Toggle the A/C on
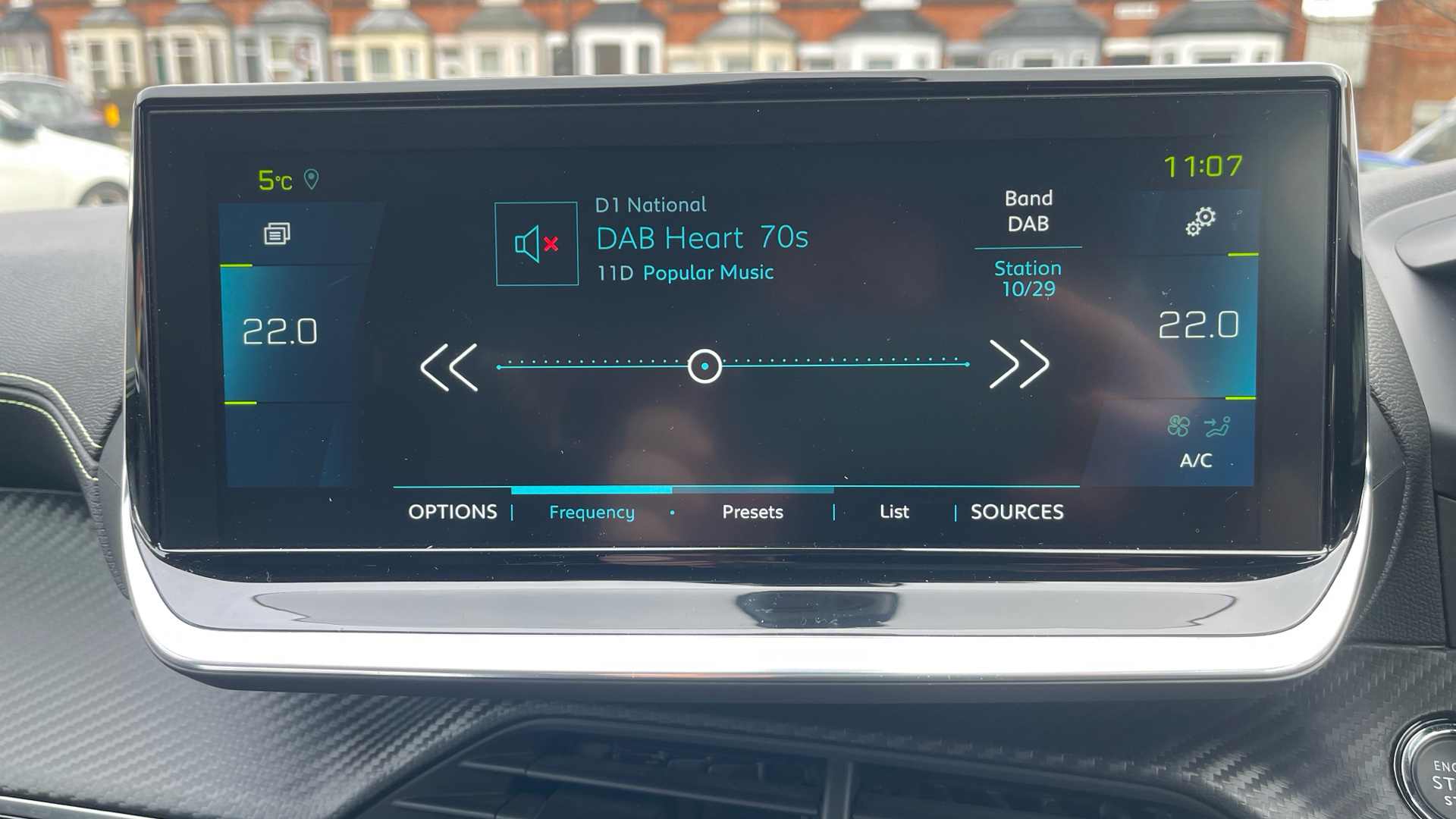Image resolution: width=1456 pixels, height=819 pixels. (x=1196, y=459)
